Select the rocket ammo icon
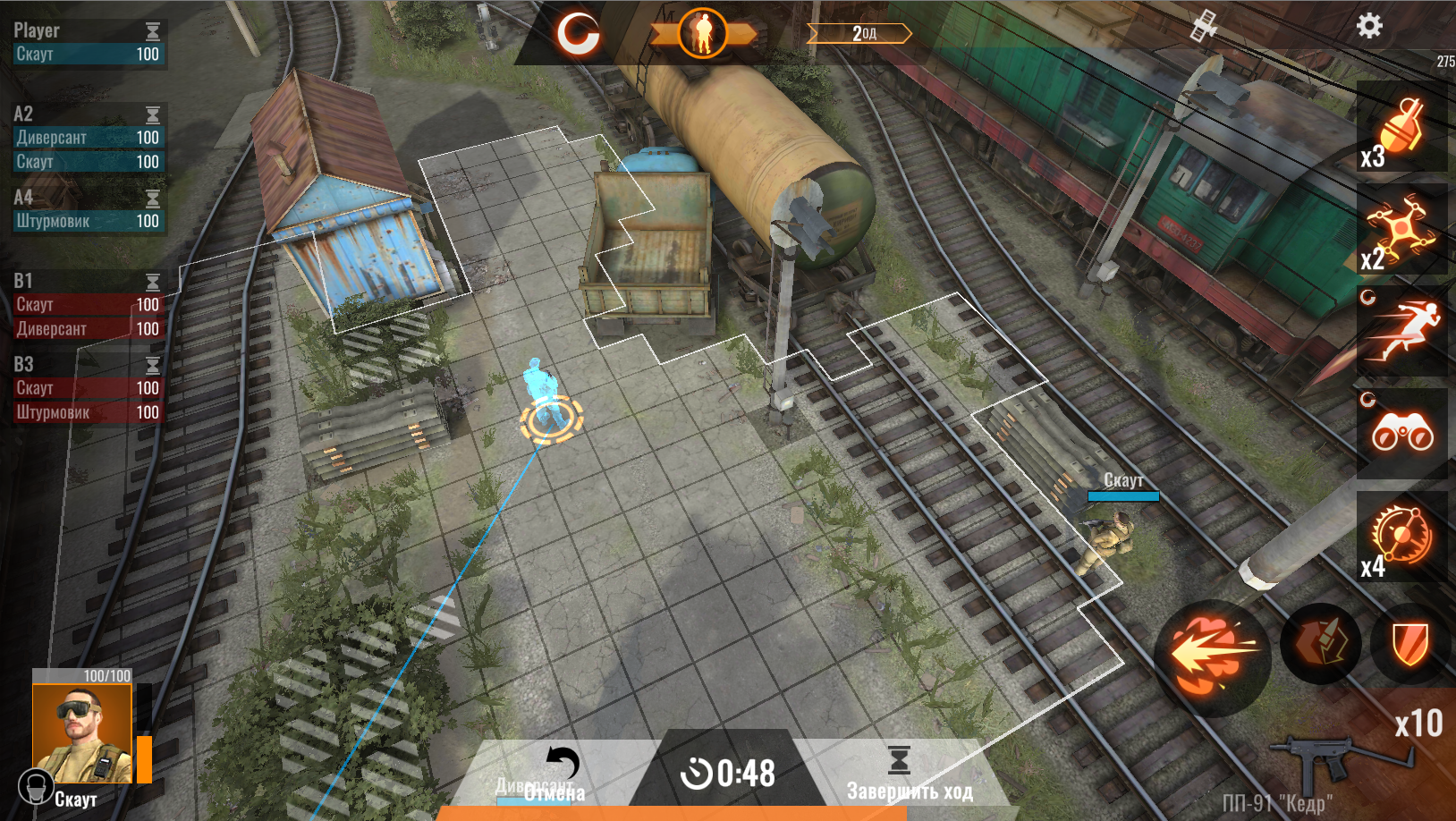 [x=1321, y=643]
